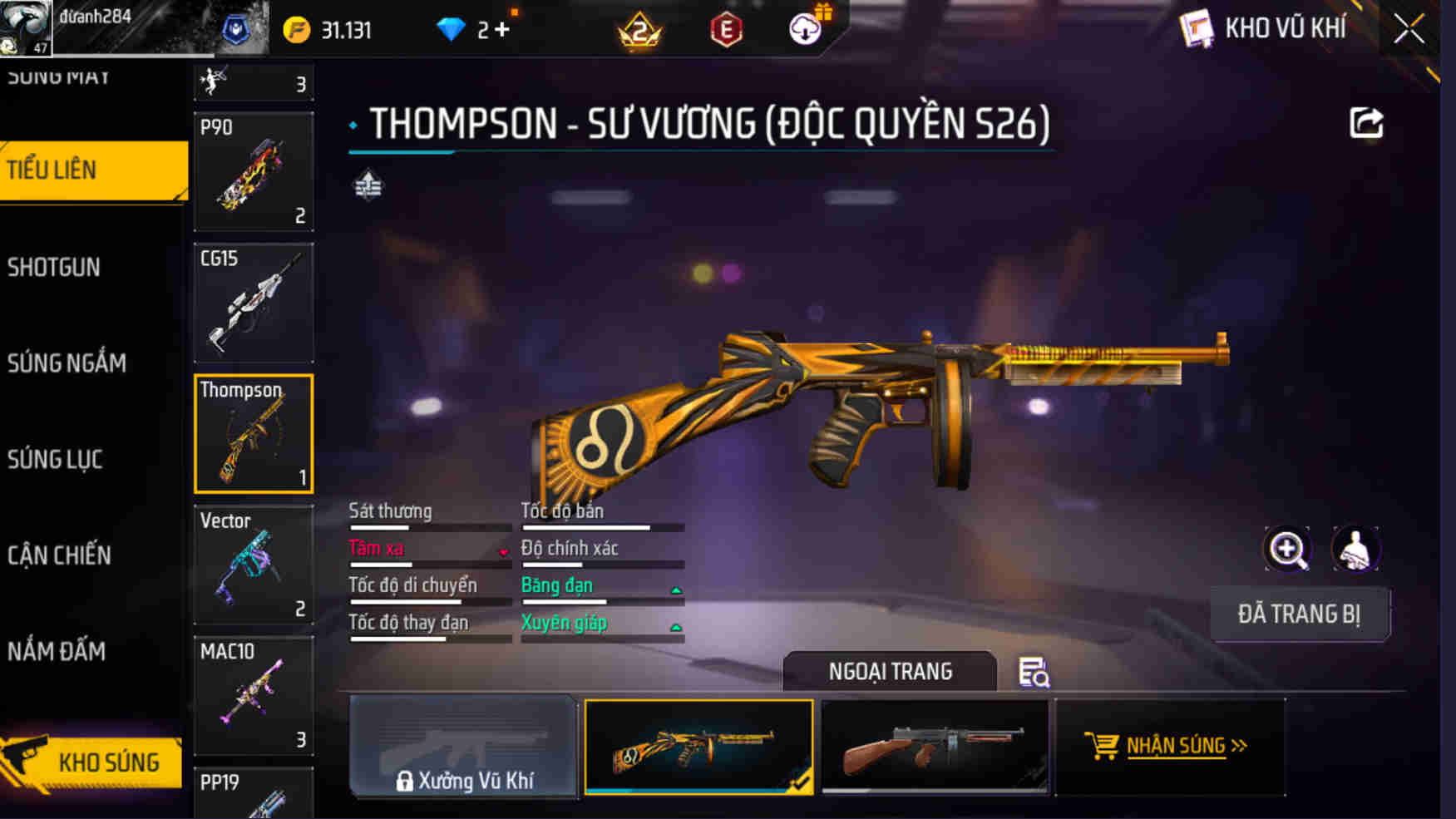Select the Vector weapon thumbnail
Viewport: 1456px width, 819px height.
tap(253, 565)
